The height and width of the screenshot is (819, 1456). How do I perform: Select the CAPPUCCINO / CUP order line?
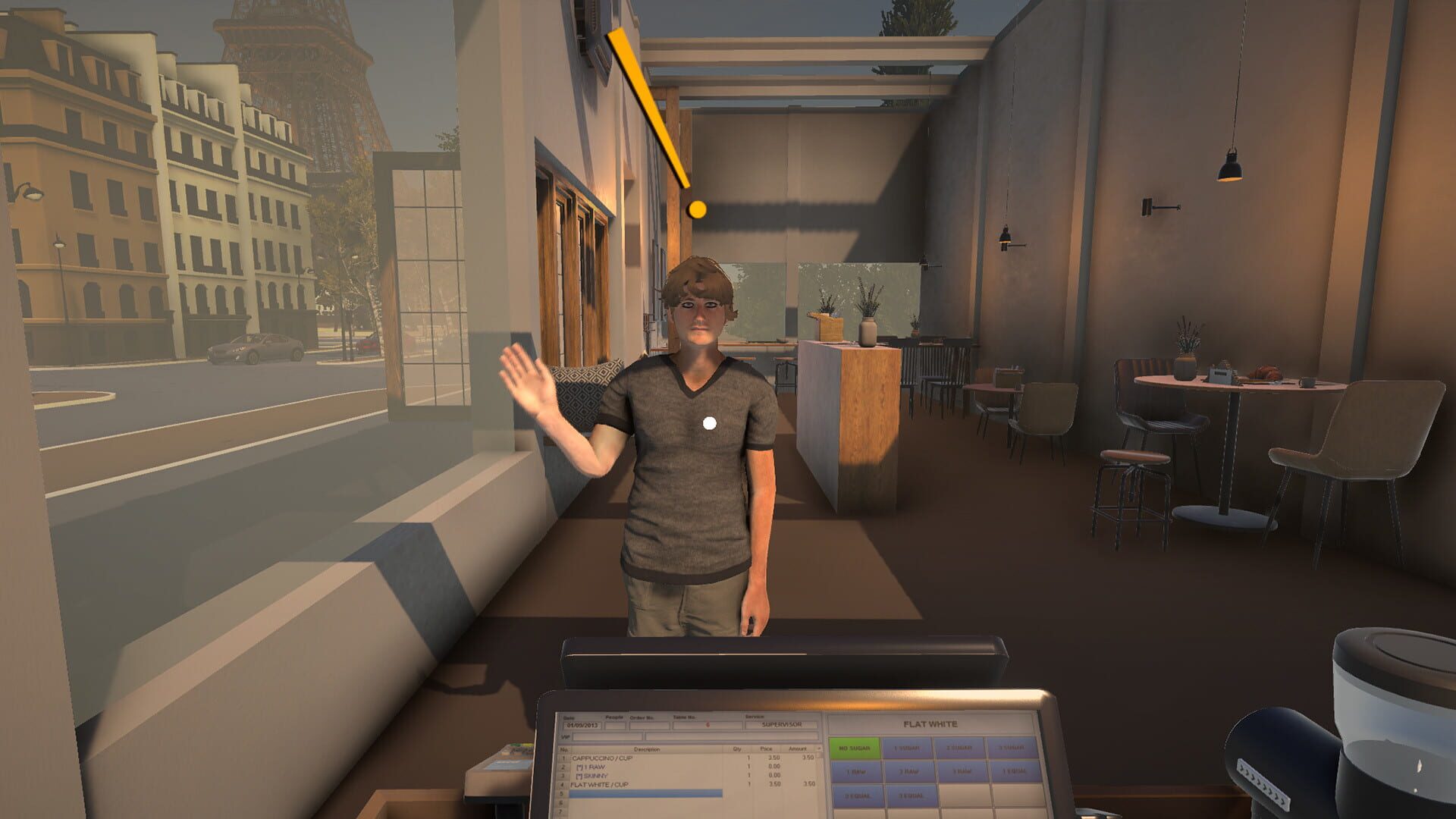(601, 758)
